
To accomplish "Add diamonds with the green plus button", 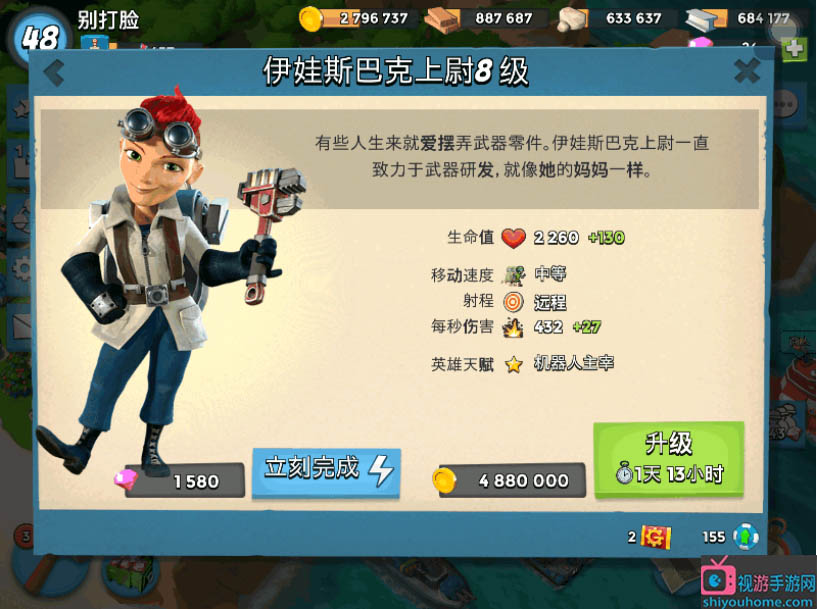I will point(794,48).
